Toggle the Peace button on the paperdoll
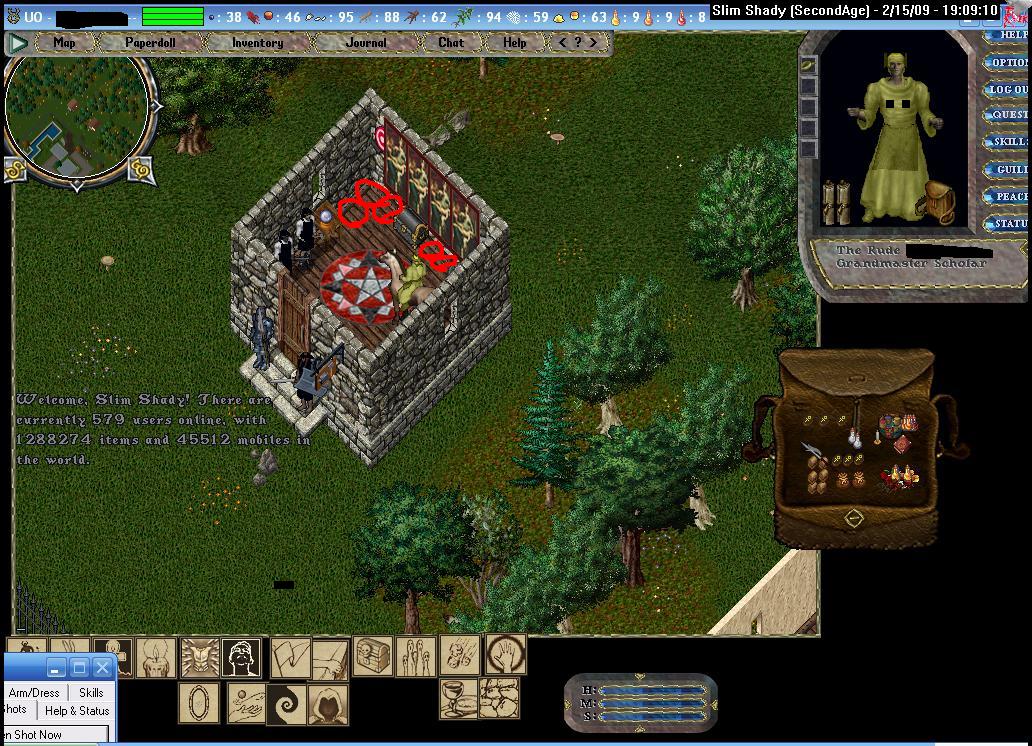1032x746 pixels. pyautogui.click(x=1008, y=197)
